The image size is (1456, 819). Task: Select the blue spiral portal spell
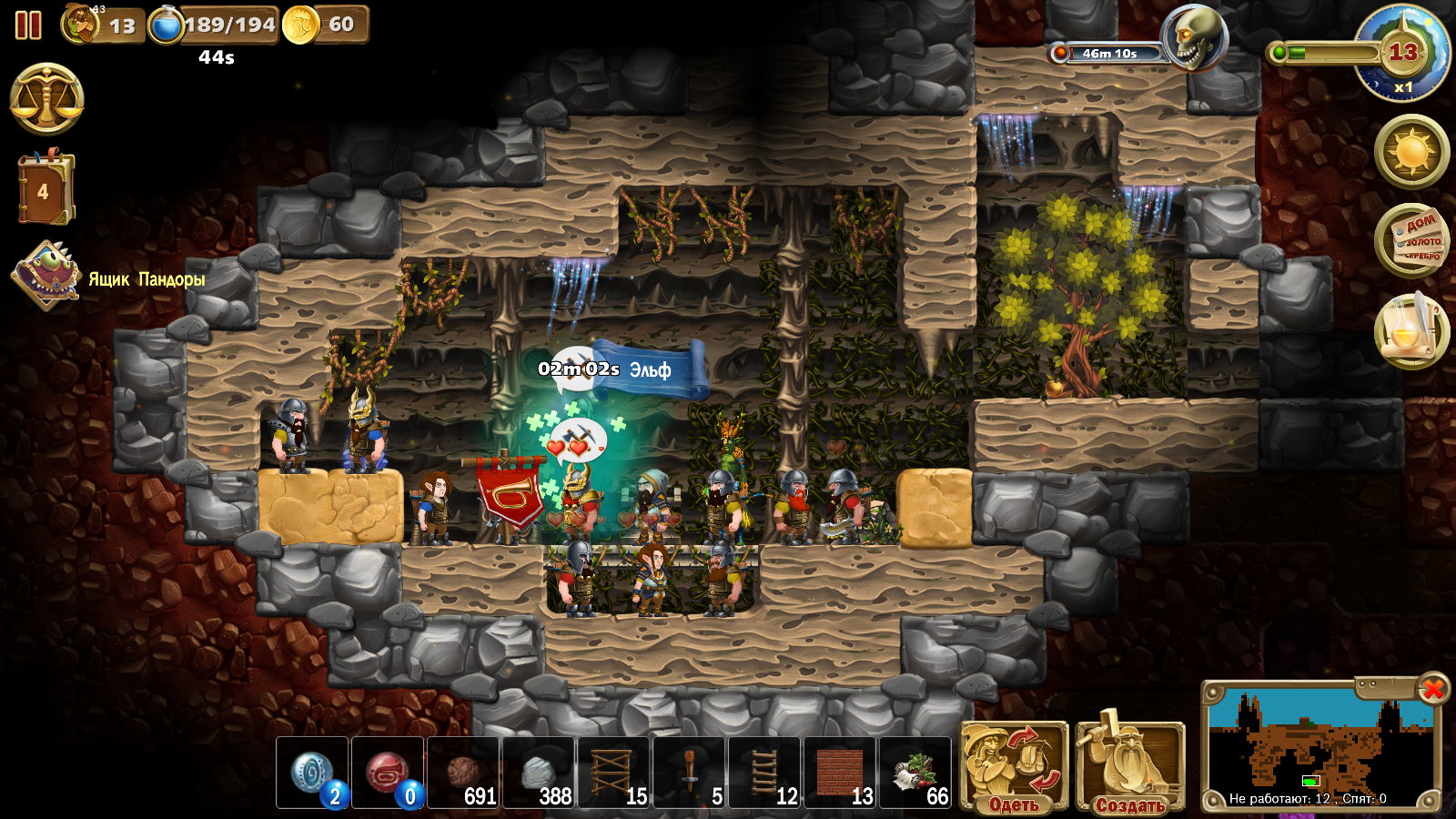(x=312, y=773)
